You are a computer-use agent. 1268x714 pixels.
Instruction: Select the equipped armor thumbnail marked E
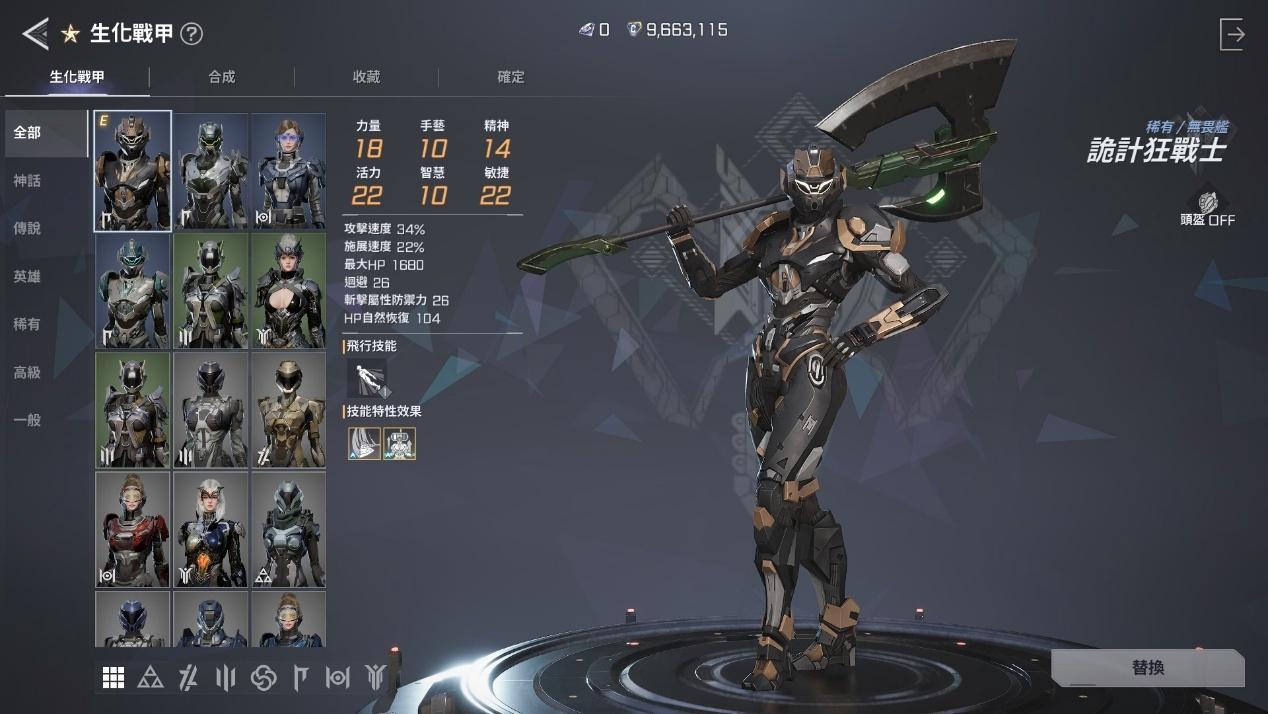point(133,171)
